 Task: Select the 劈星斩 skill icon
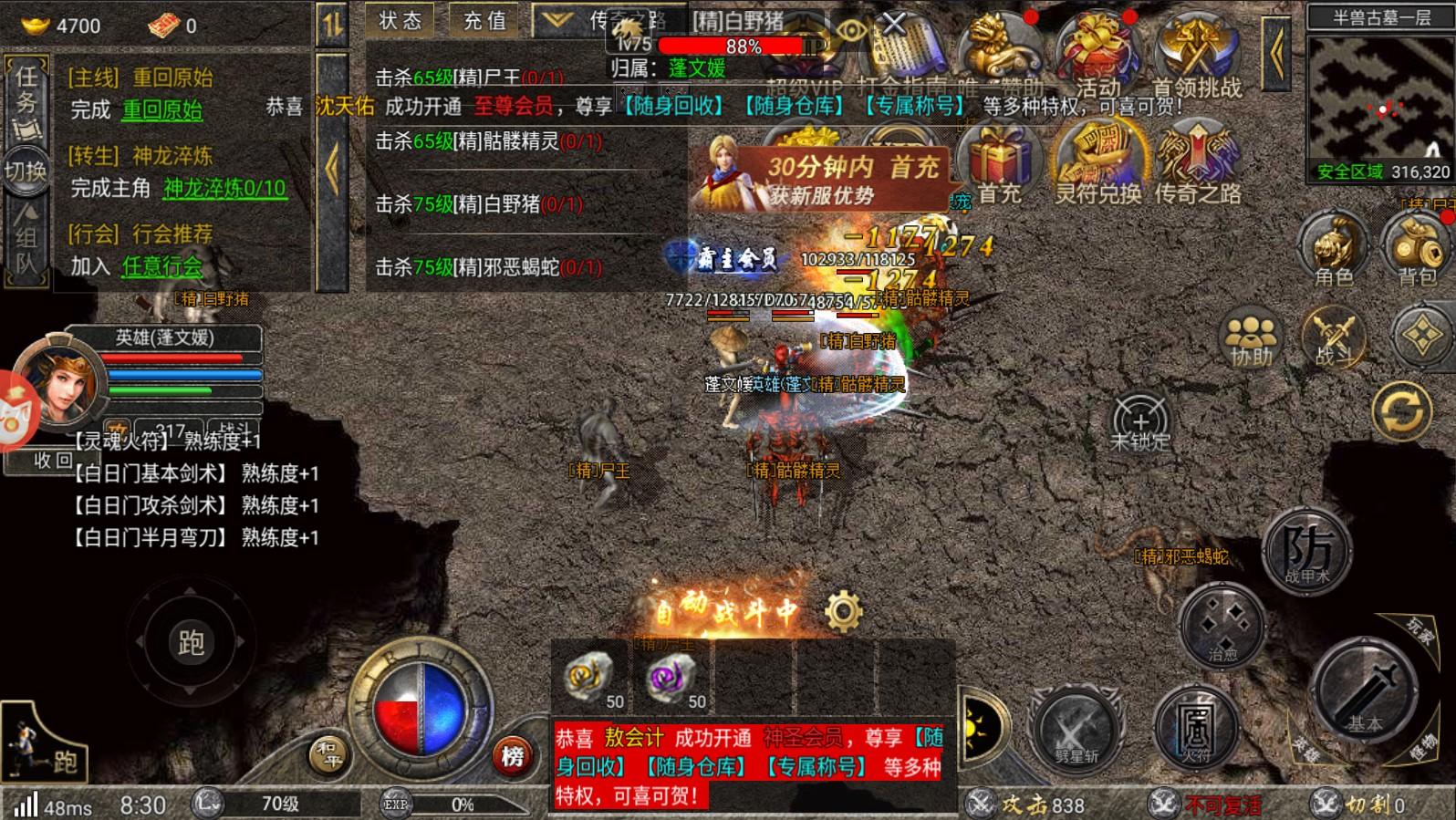(1076, 730)
